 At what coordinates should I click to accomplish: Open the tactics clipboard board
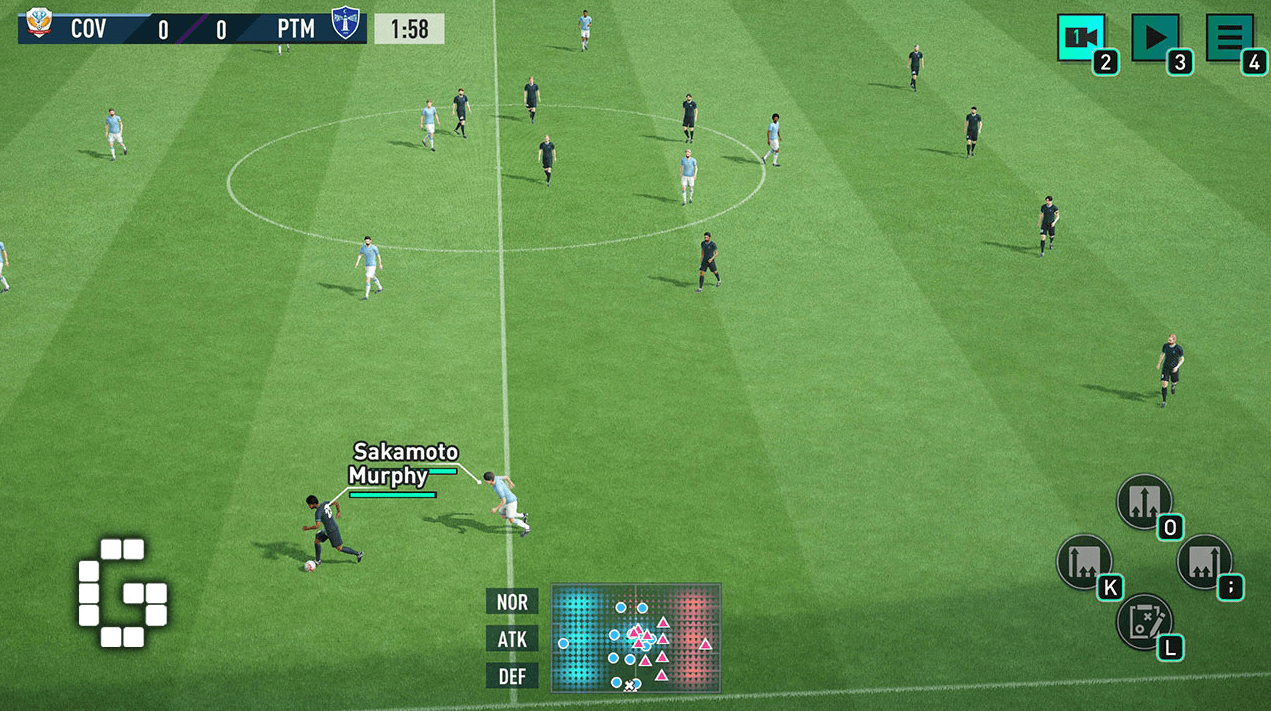tap(1144, 621)
